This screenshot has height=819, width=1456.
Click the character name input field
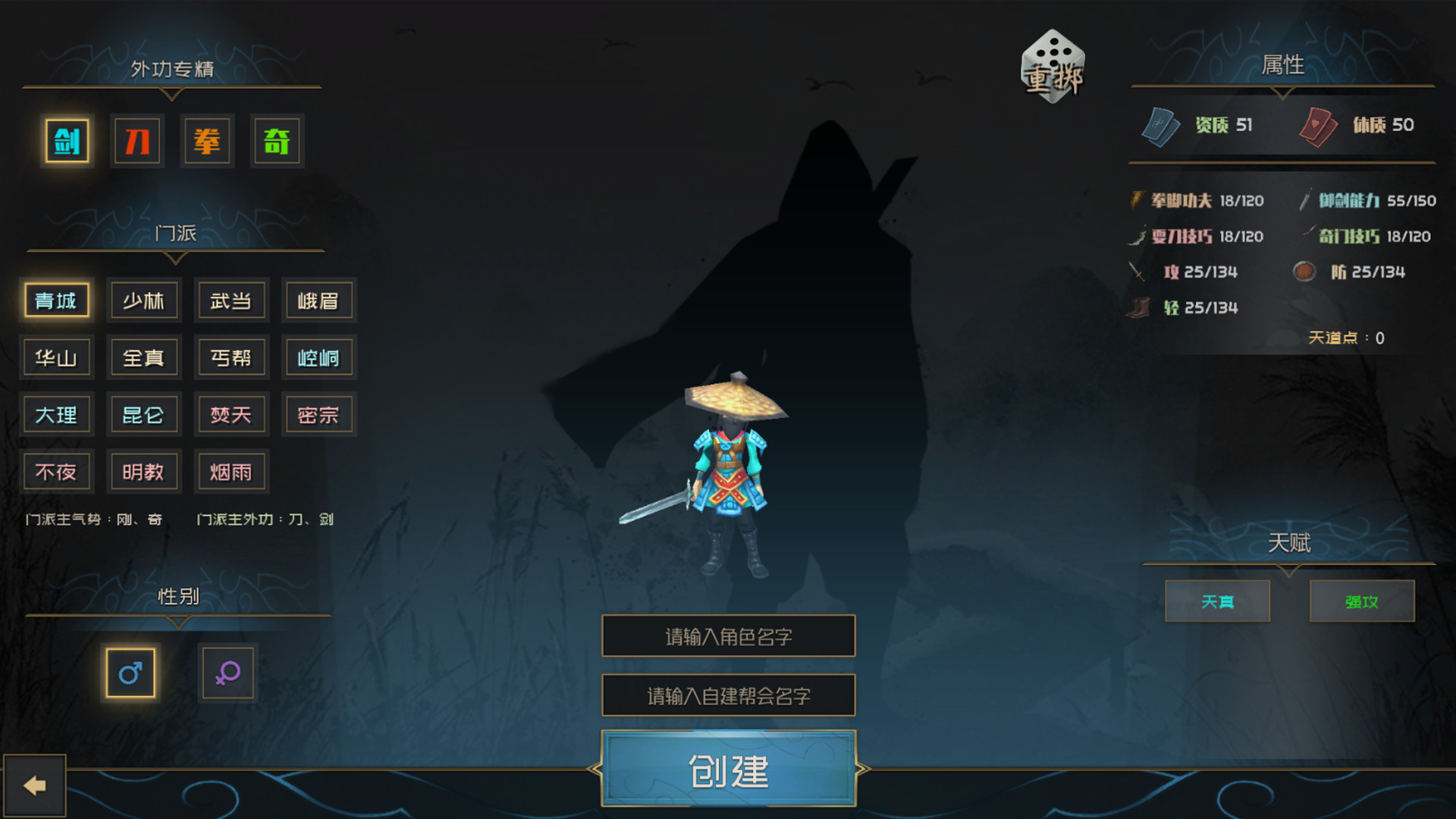pyautogui.click(x=728, y=636)
